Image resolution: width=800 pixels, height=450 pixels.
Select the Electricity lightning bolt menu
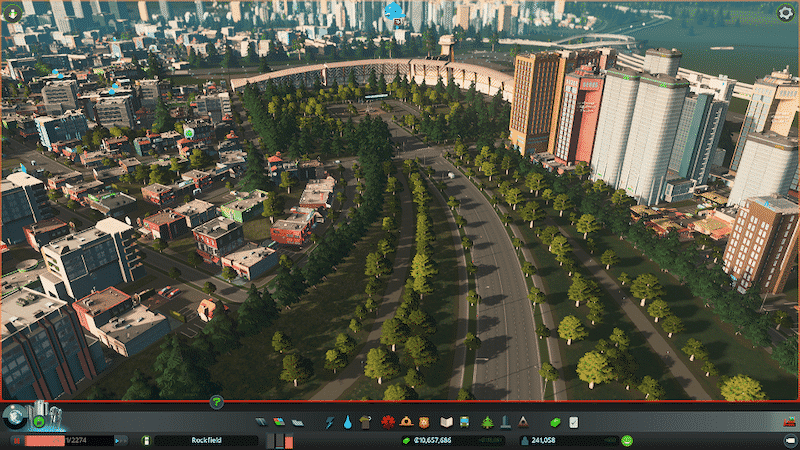pyautogui.click(x=330, y=422)
